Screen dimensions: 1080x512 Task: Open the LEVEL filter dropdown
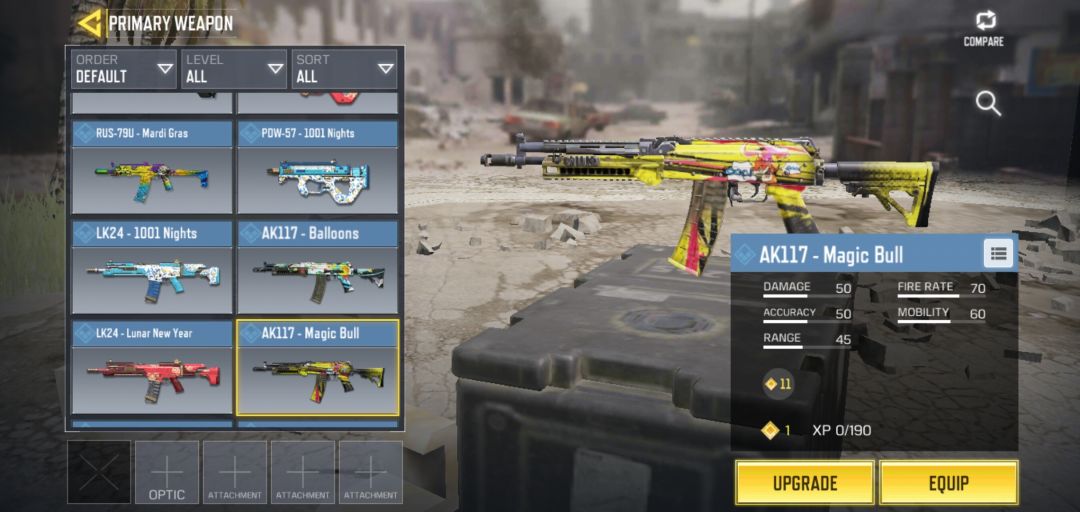(234, 69)
